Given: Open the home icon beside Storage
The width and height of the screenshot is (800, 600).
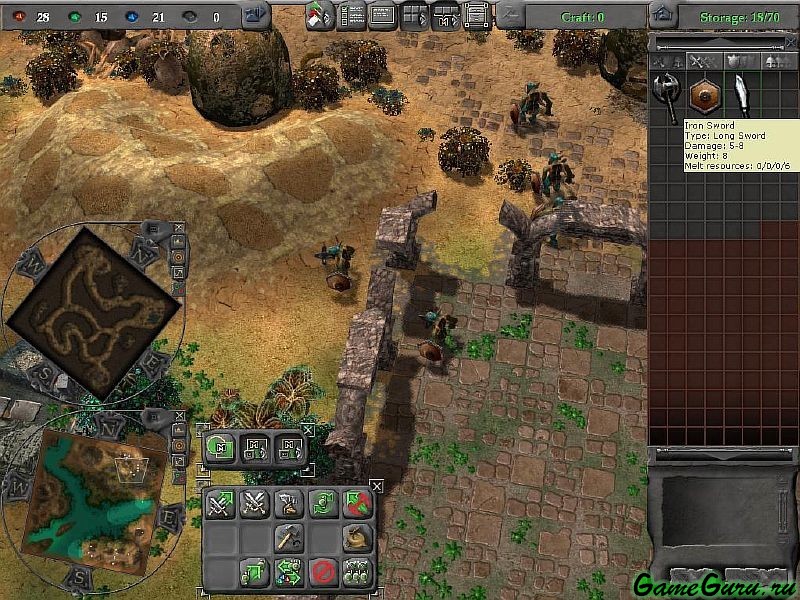Looking at the screenshot, I should [x=661, y=15].
